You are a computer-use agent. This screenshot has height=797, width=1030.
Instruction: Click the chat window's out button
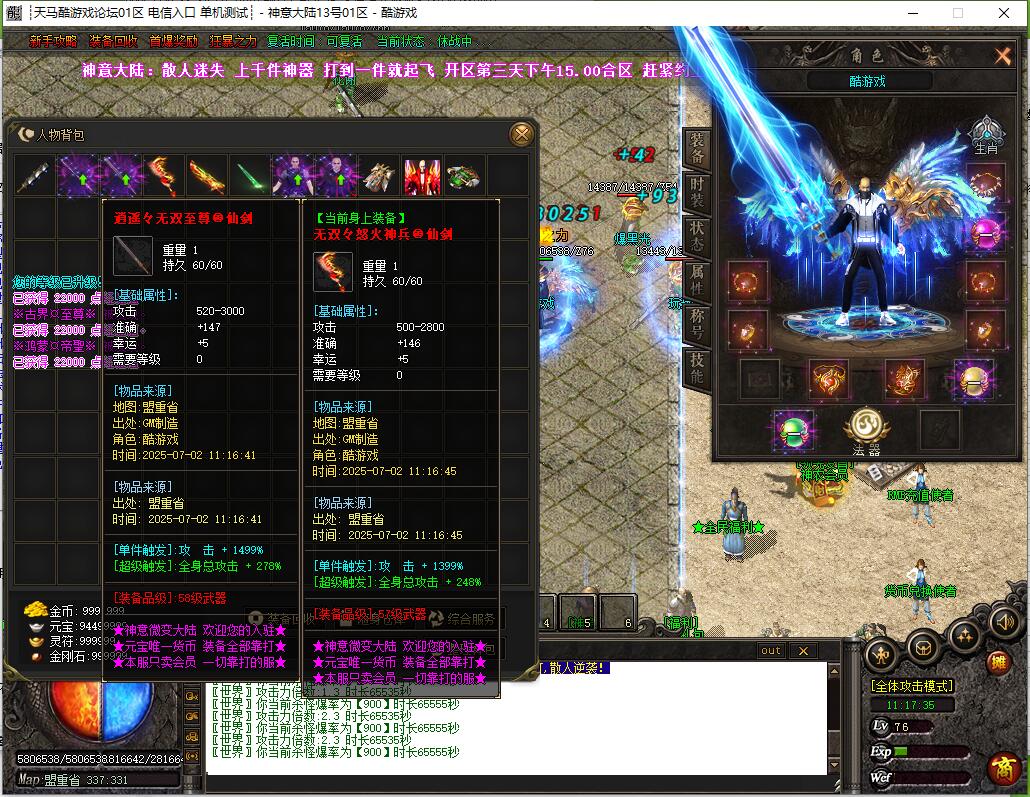tap(771, 651)
